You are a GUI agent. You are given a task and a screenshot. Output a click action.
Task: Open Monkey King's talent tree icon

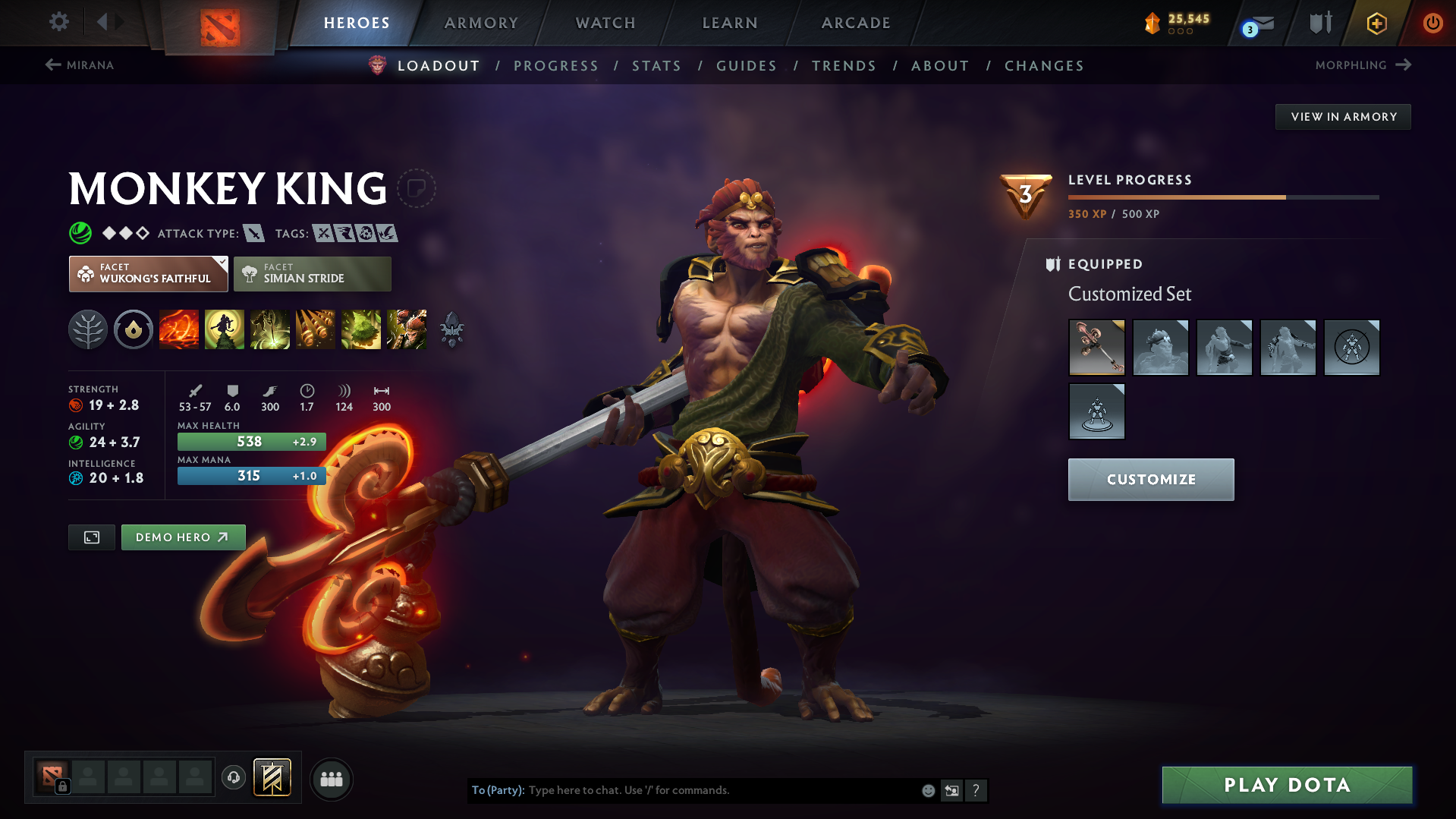click(x=88, y=329)
